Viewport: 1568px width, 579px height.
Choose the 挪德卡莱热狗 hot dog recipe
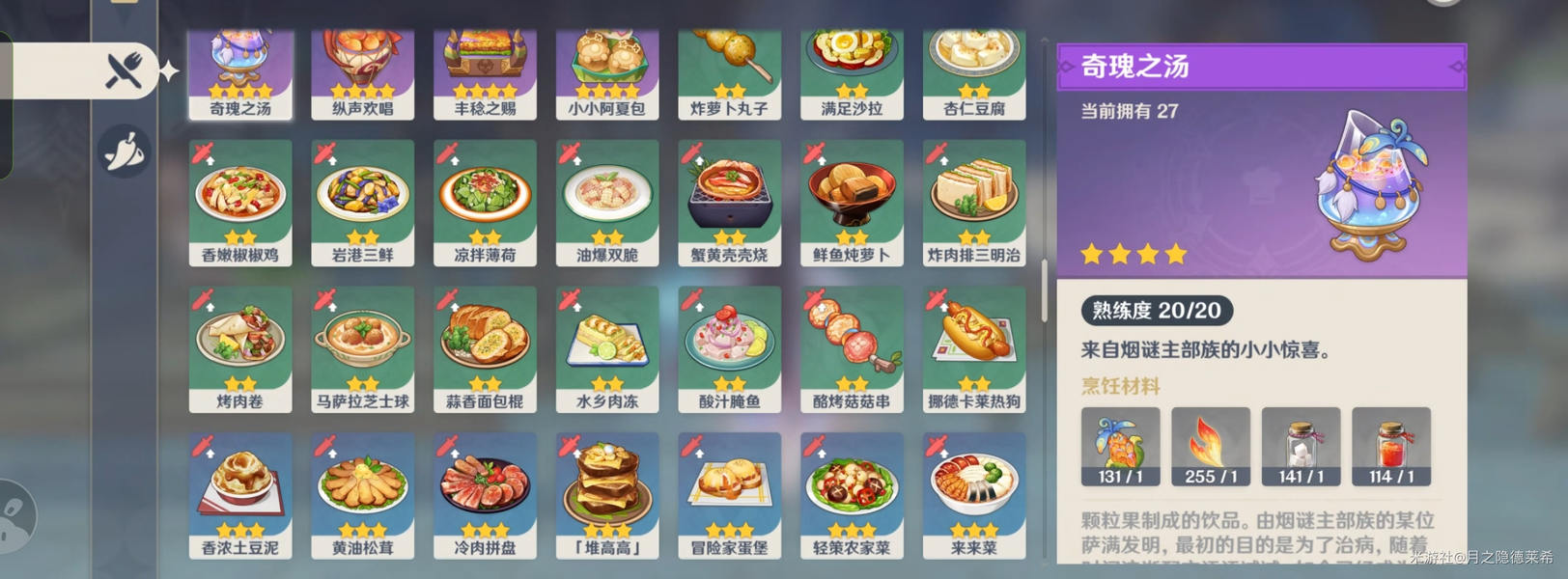point(974,349)
